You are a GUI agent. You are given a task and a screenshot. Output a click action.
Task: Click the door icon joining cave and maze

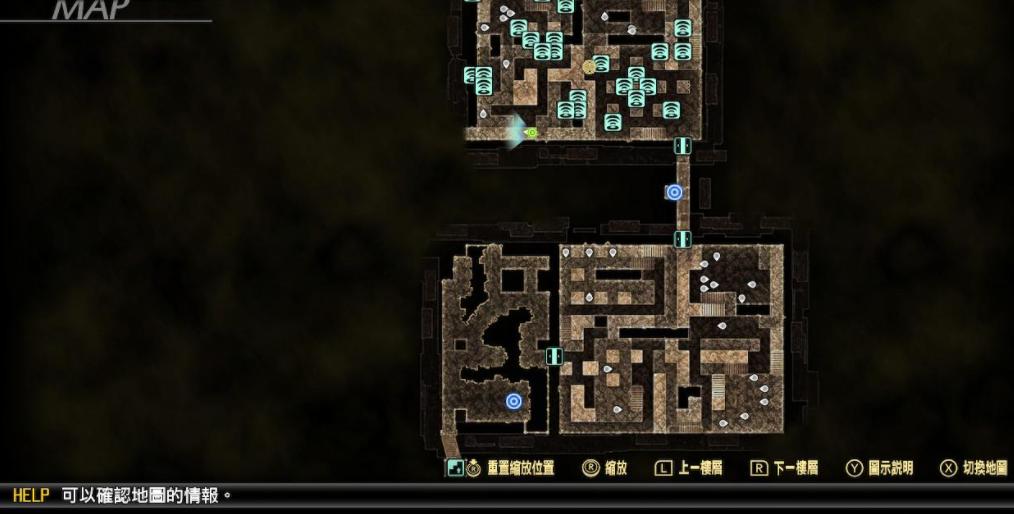(554, 356)
